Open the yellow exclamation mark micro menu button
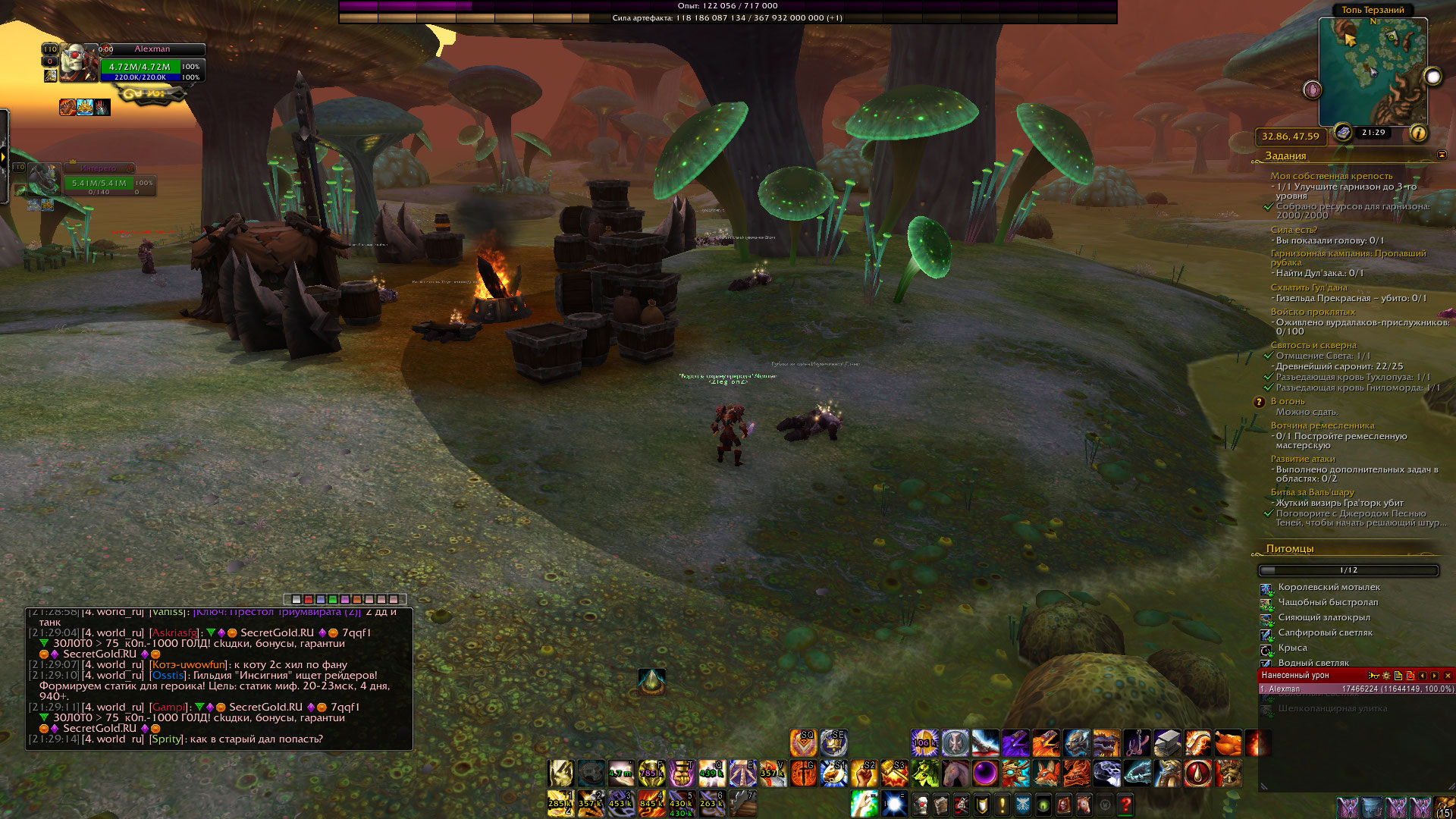 tap(1002, 805)
